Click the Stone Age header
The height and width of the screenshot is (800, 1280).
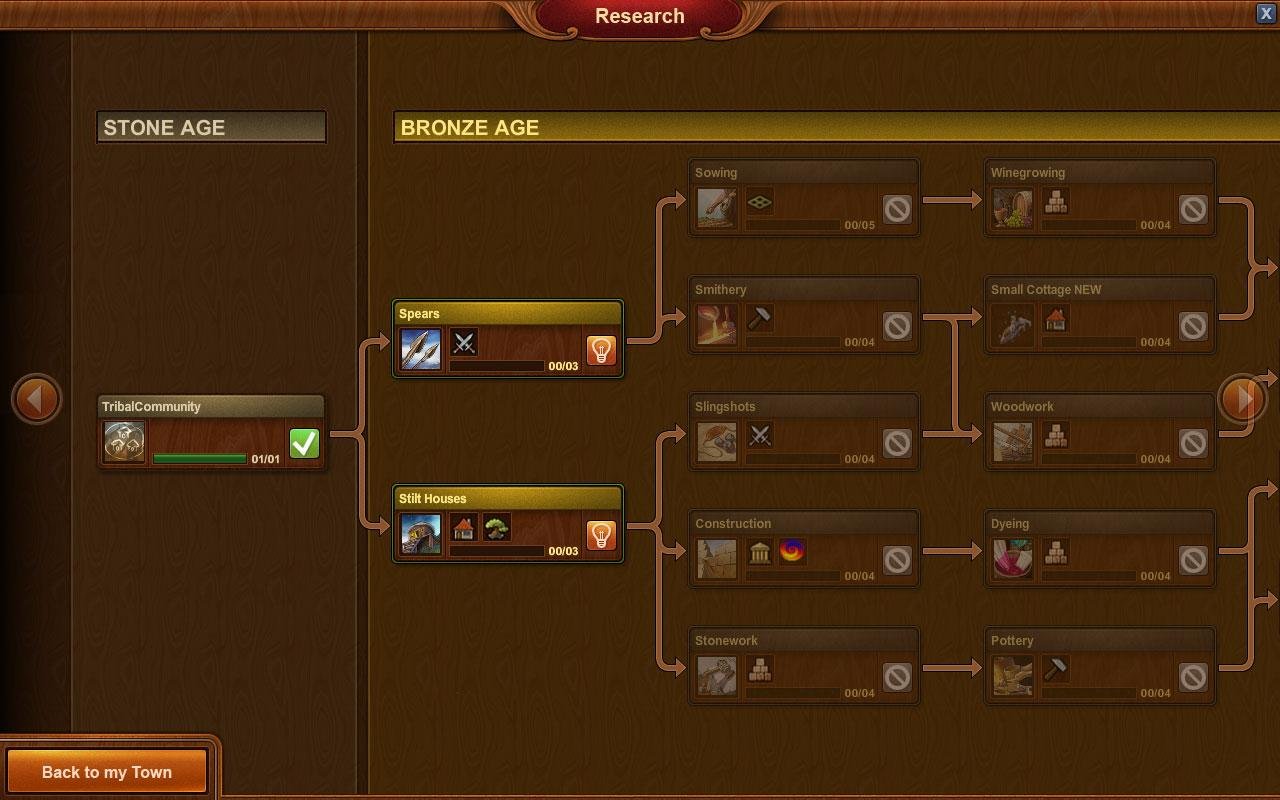[x=211, y=127]
